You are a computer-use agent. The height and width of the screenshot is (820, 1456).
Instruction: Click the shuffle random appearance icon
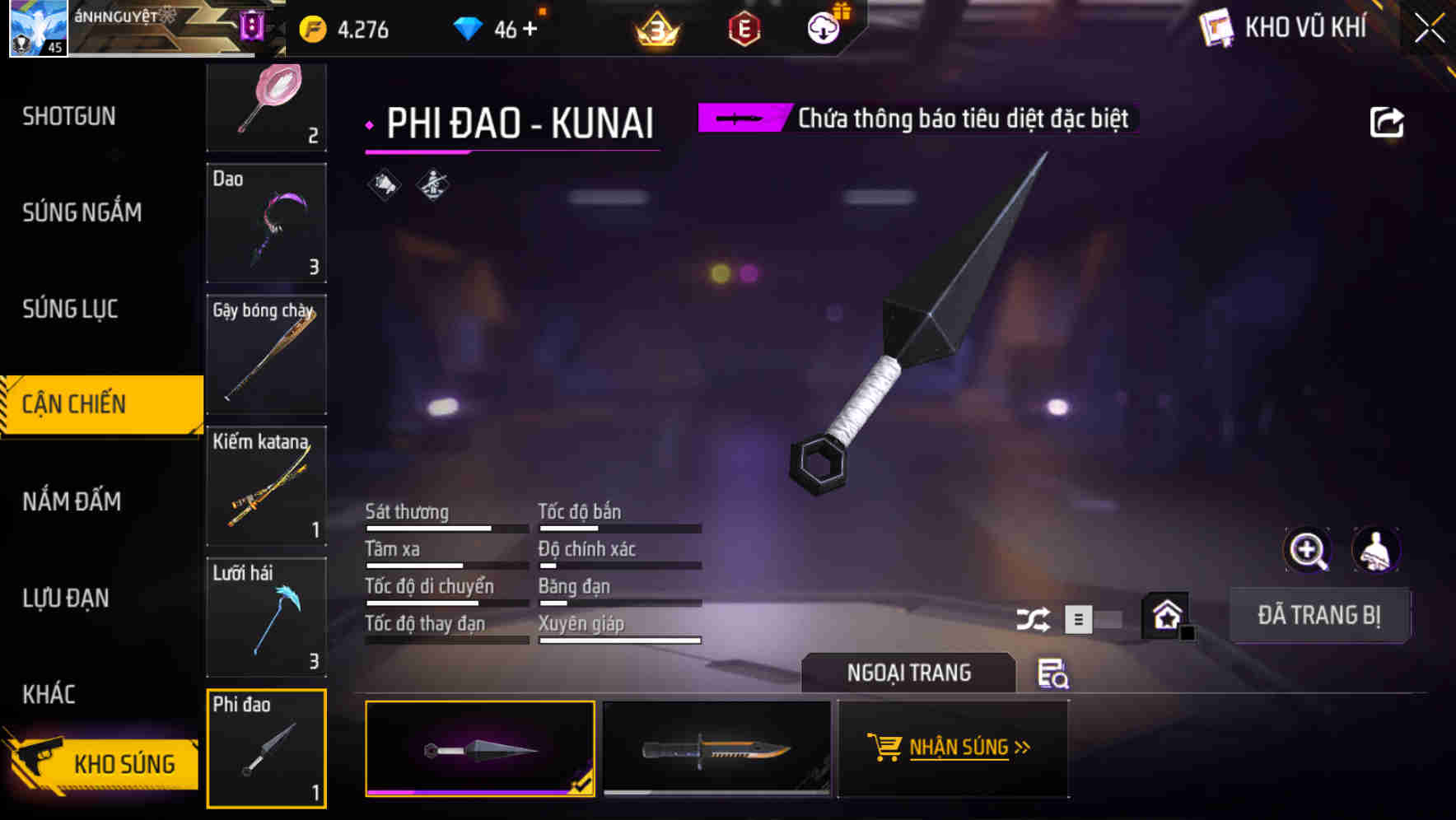[1034, 618]
